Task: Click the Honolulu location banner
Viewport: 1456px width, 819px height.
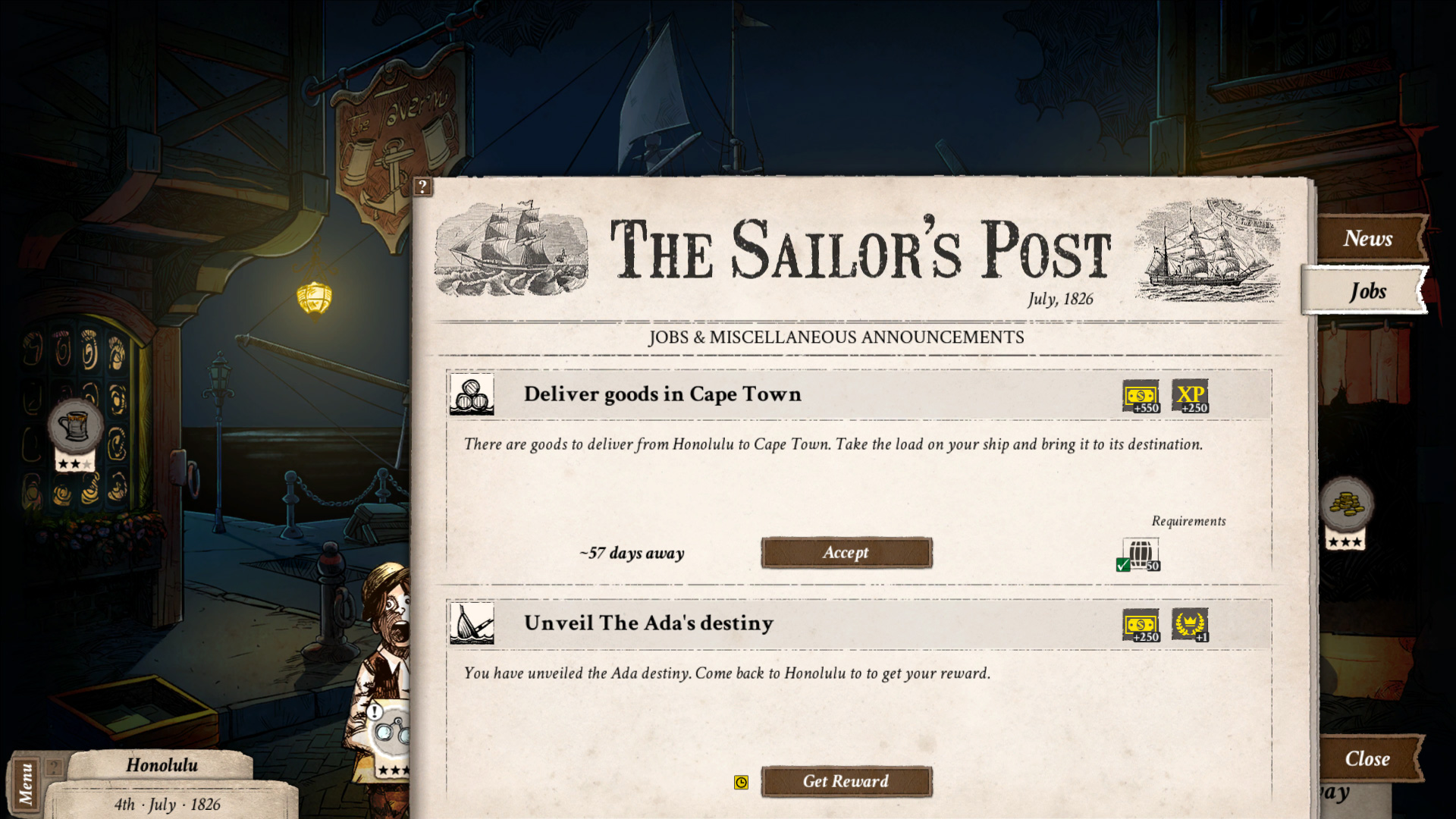Action: (162, 764)
